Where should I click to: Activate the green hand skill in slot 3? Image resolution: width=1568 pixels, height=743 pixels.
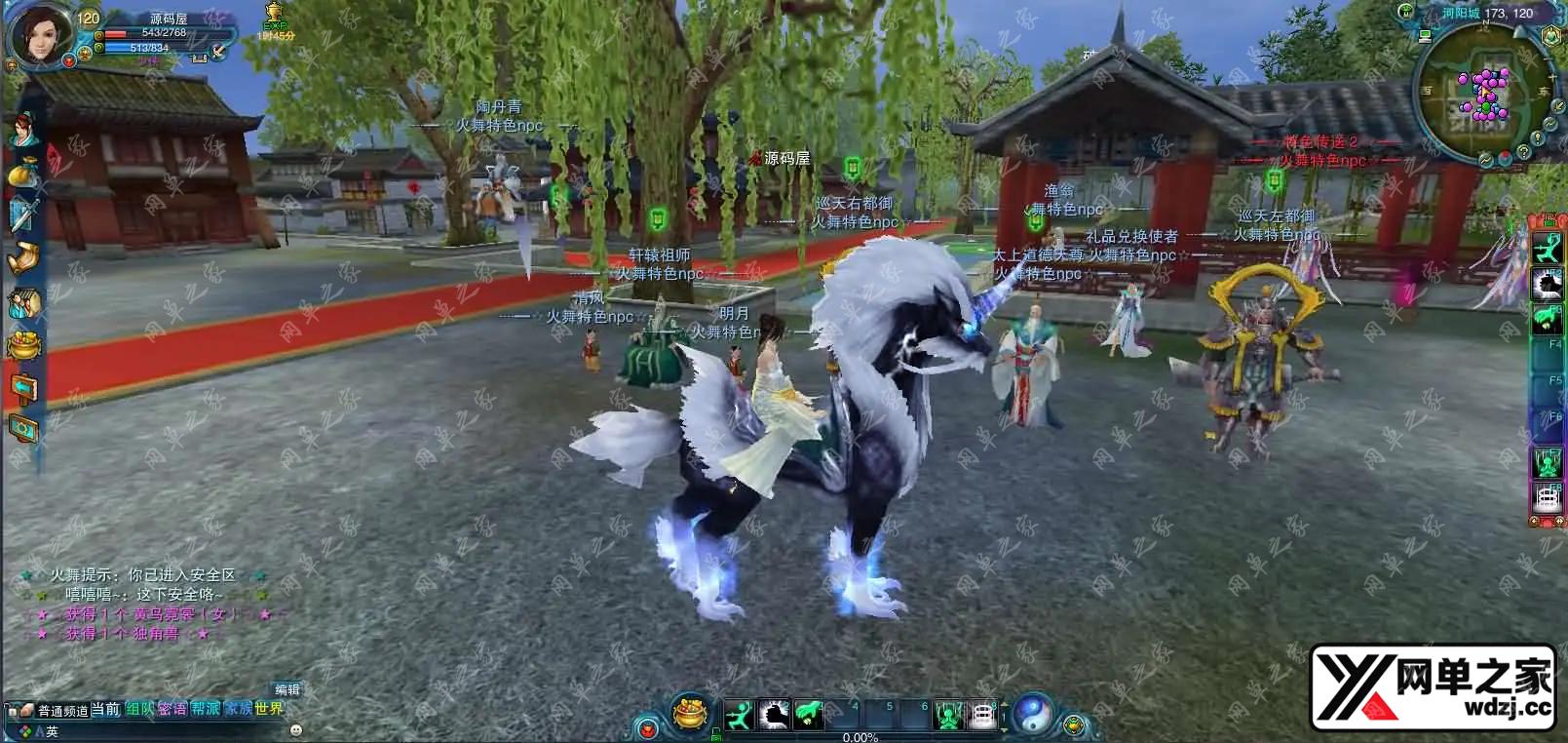point(809,716)
